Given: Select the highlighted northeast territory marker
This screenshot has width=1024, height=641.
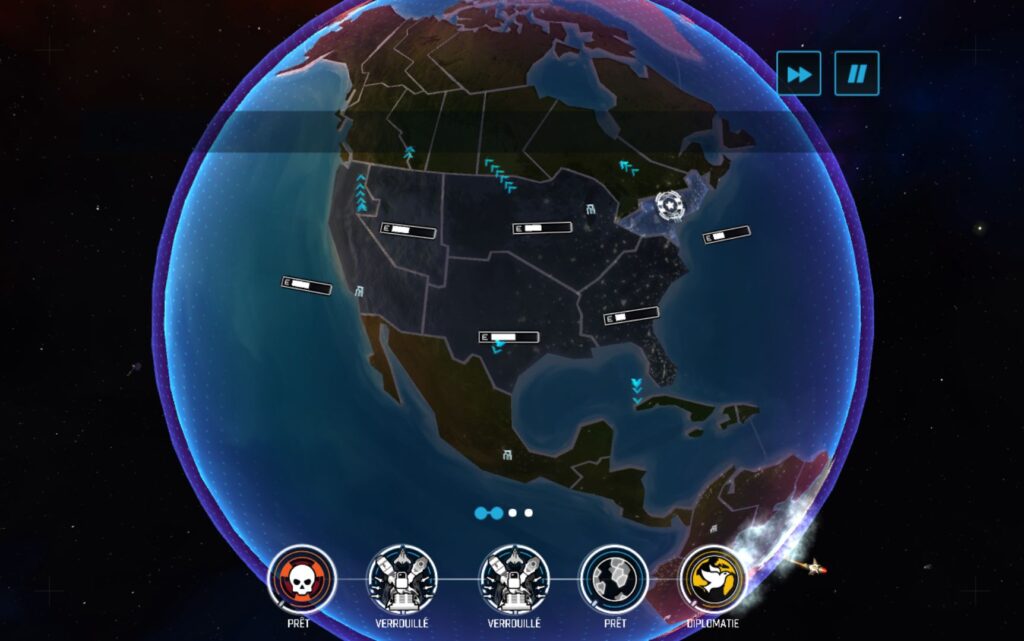Looking at the screenshot, I should point(670,206).
